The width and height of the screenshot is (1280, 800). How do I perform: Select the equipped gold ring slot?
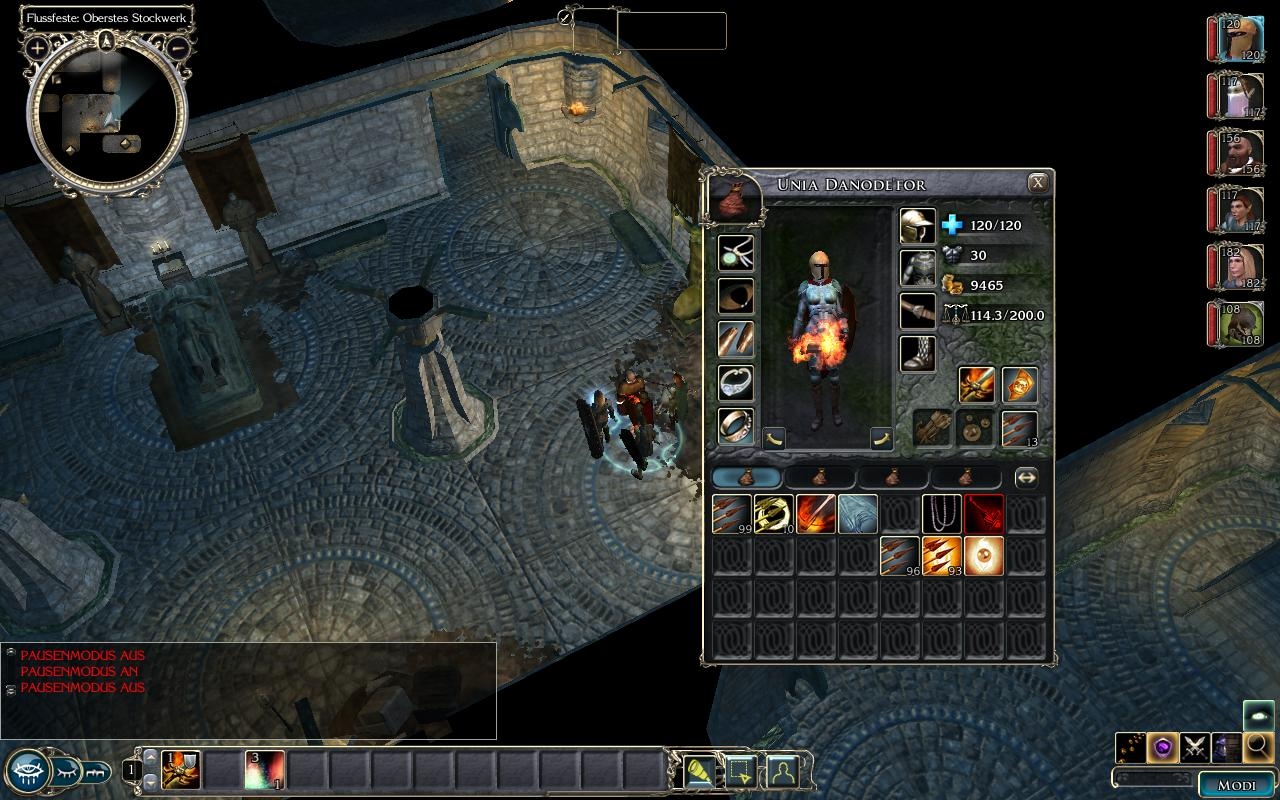pyautogui.click(x=736, y=425)
